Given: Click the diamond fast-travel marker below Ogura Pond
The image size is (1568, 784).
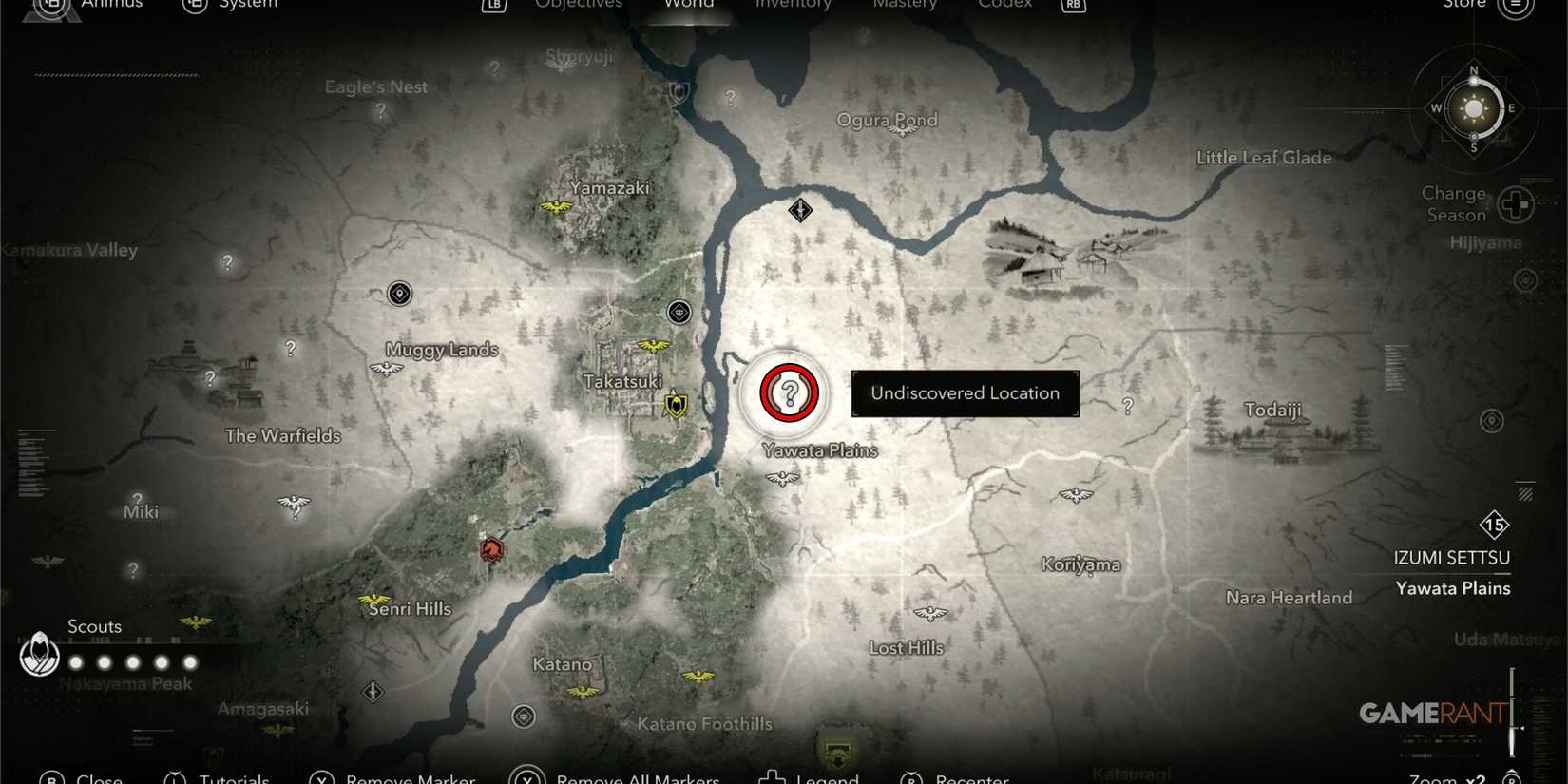Looking at the screenshot, I should point(800,209).
